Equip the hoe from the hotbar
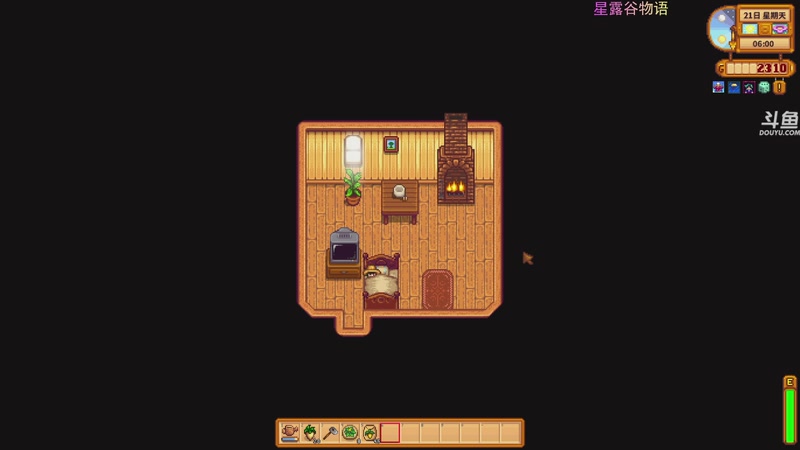 tap(330, 433)
